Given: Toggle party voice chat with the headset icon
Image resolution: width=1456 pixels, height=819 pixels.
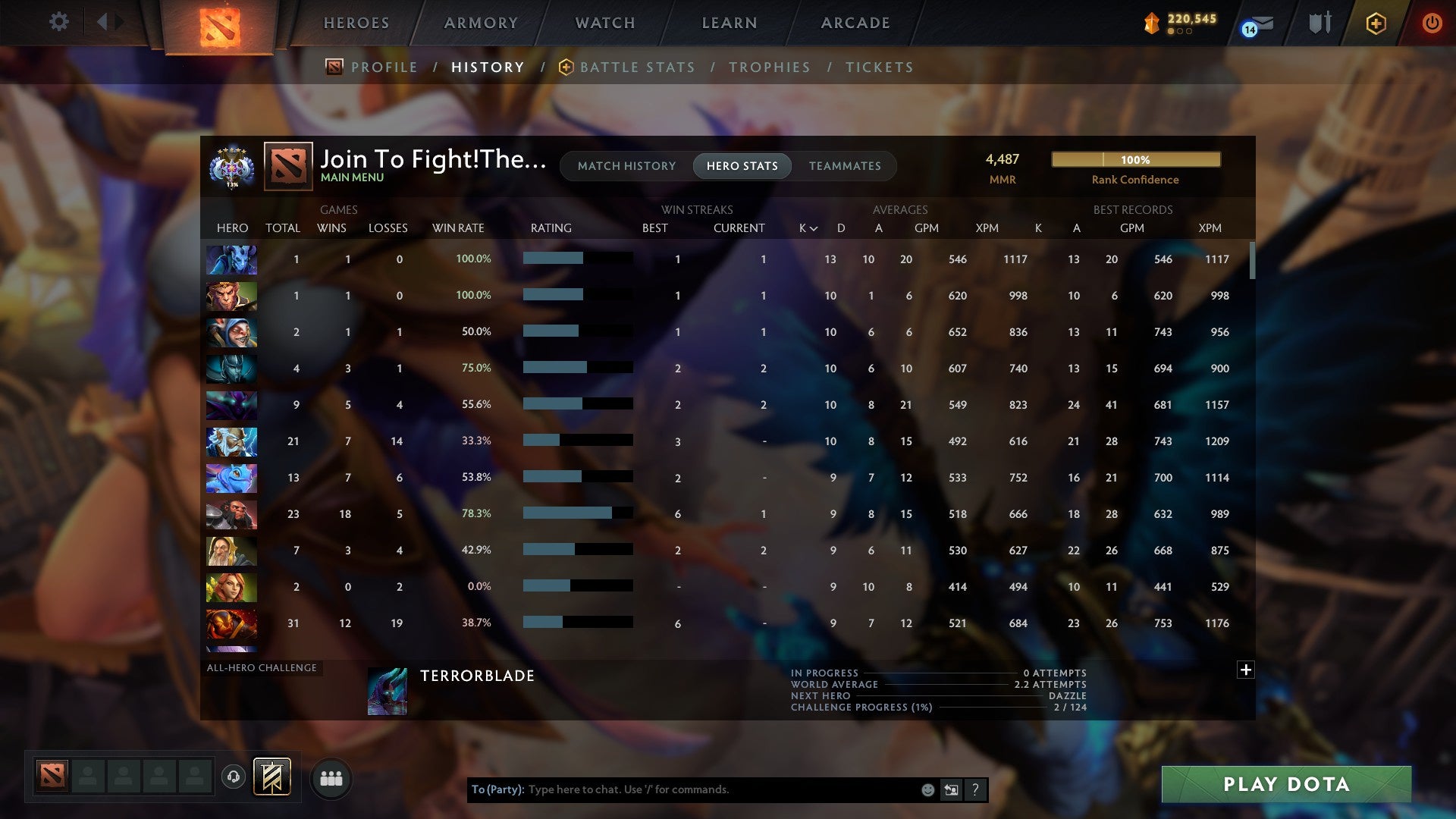Looking at the screenshot, I should (x=233, y=777).
